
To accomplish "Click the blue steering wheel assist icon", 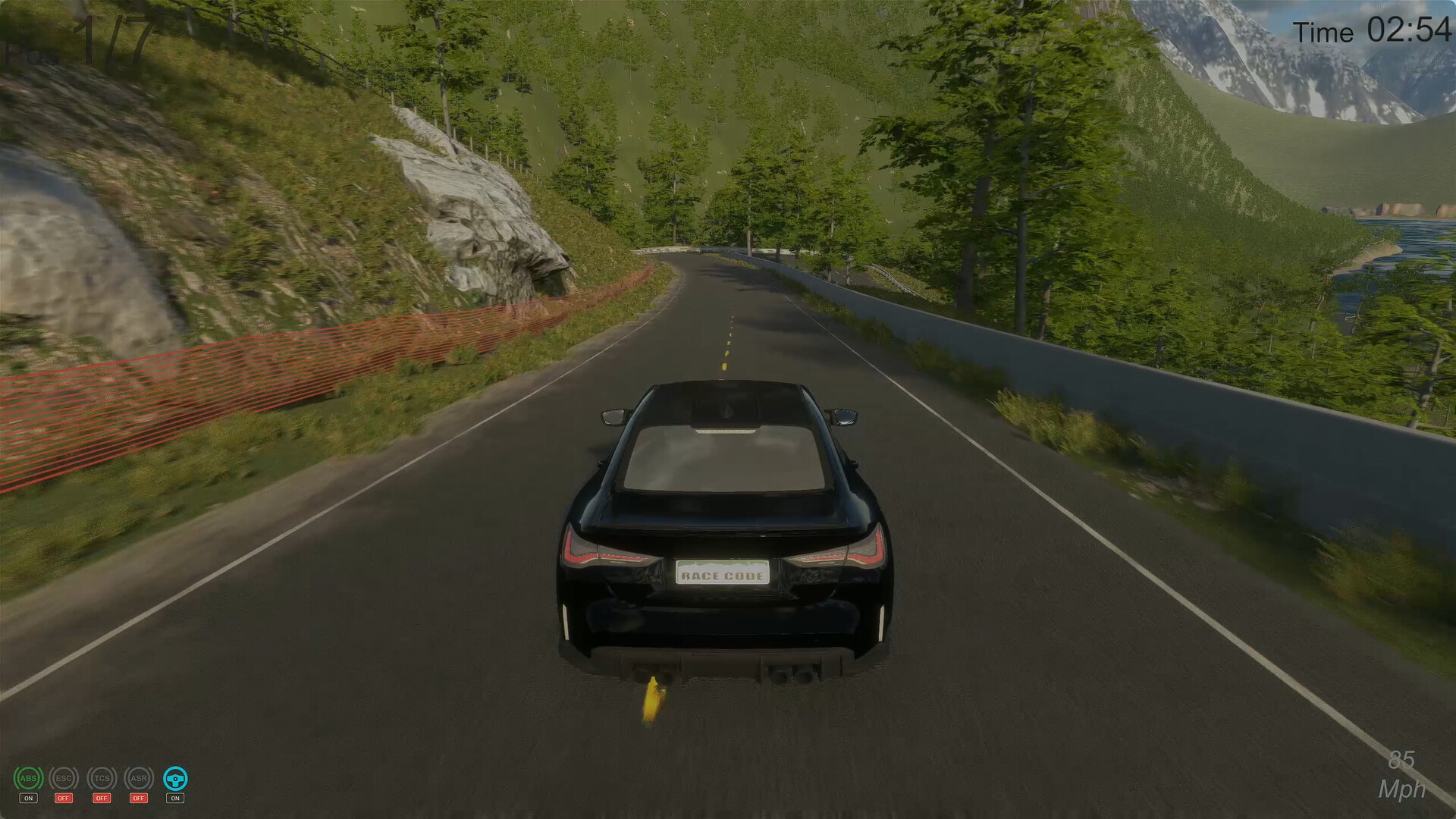I will [x=176, y=778].
